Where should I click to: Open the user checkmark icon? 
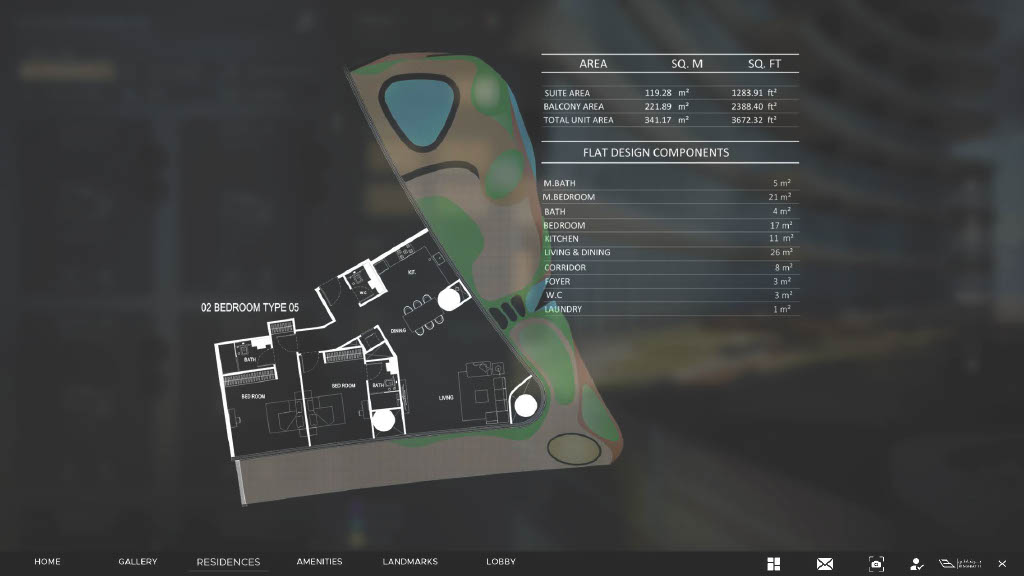pos(916,564)
